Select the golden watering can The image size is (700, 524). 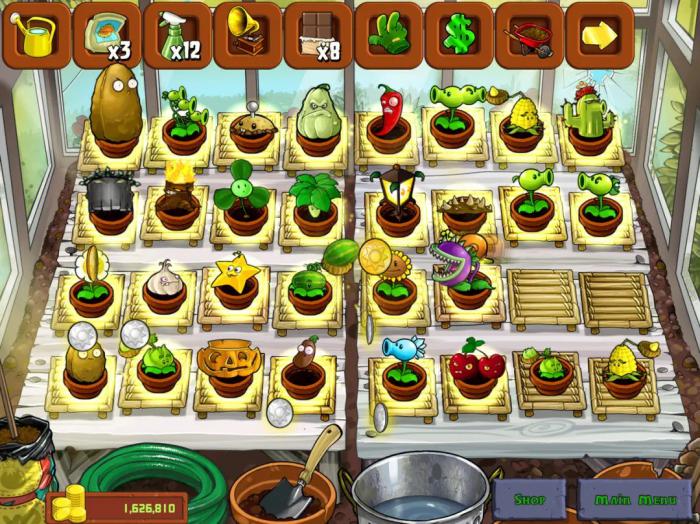pos(36,37)
